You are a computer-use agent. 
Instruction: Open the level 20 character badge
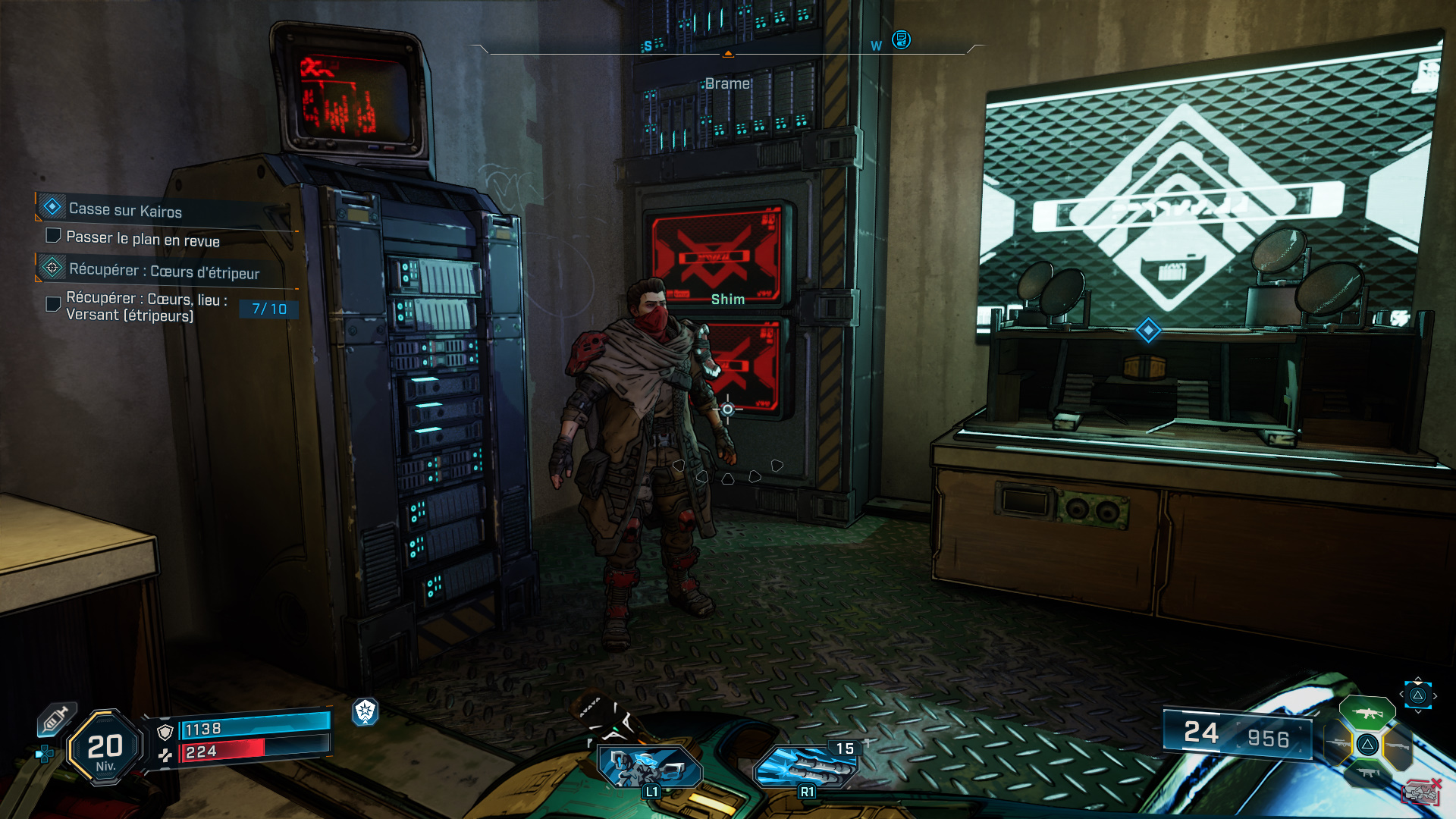105,748
